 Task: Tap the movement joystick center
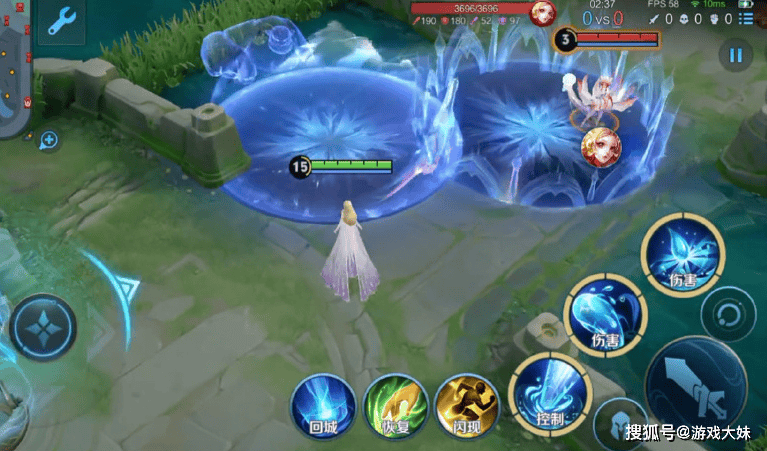click(x=43, y=328)
